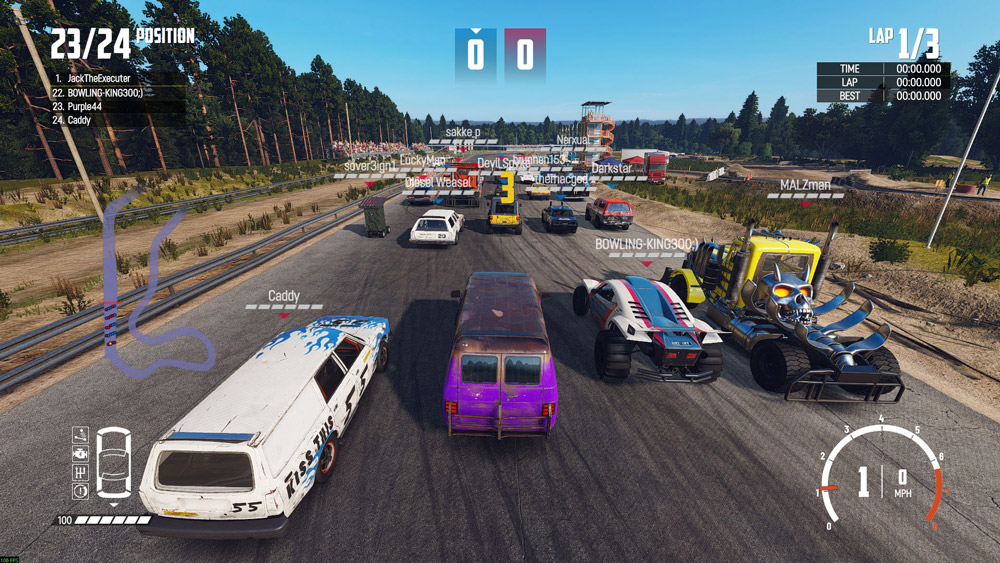The height and width of the screenshot is (563, 1000).
Task: Select the gearbox damage icon
Action: click(x=80, y=472)
